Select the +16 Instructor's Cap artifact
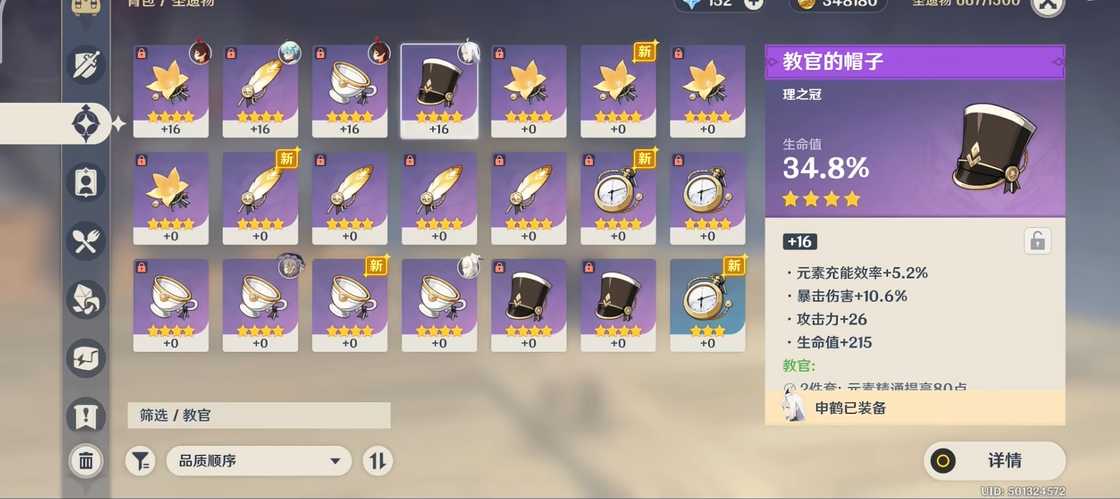The height and width of the screenshot is (499, 1120). (439, 90)
